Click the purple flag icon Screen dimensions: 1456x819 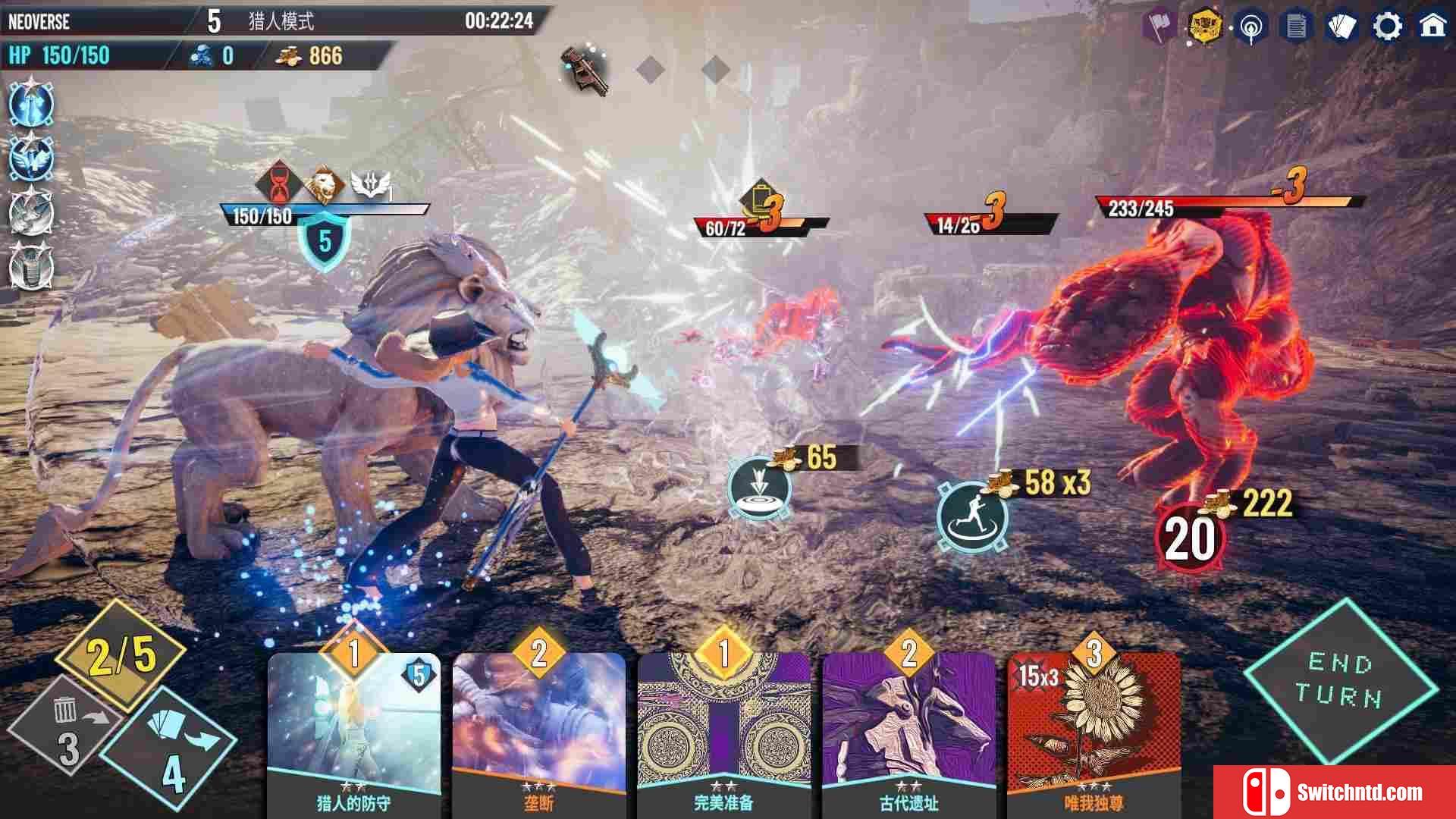(1159, 27)
